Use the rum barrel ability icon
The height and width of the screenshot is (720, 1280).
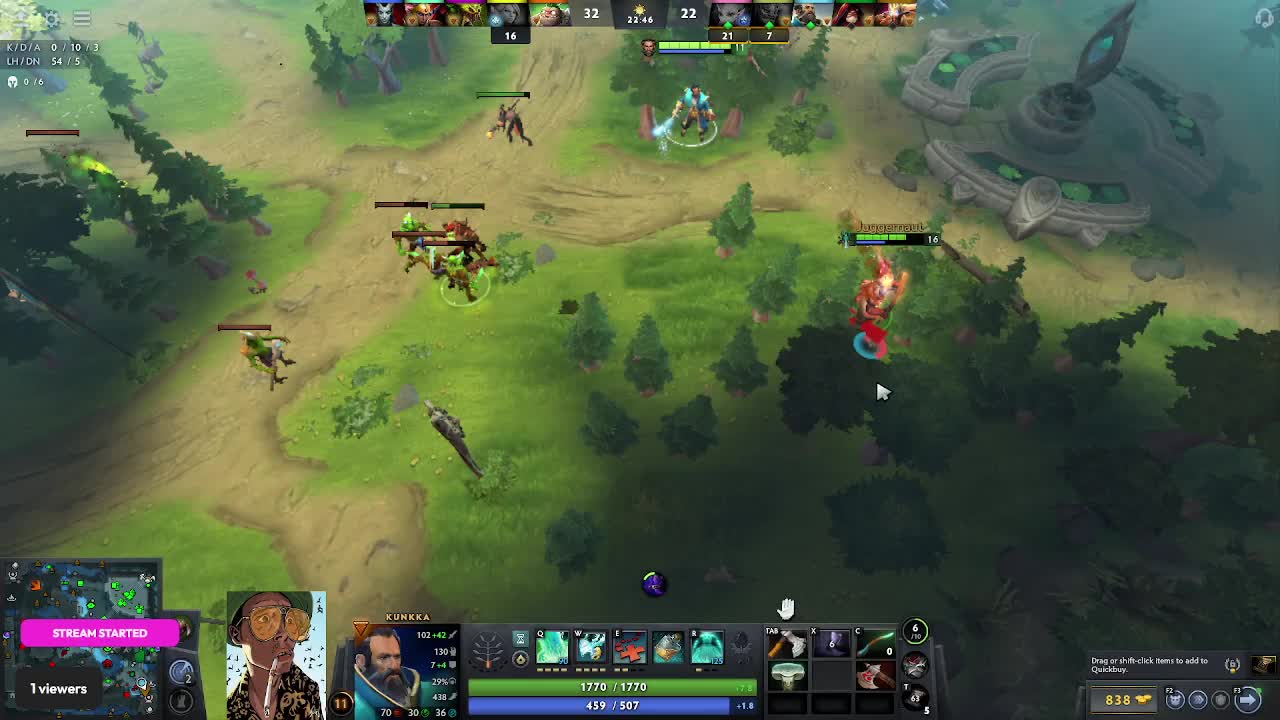(x=668, y=648)
